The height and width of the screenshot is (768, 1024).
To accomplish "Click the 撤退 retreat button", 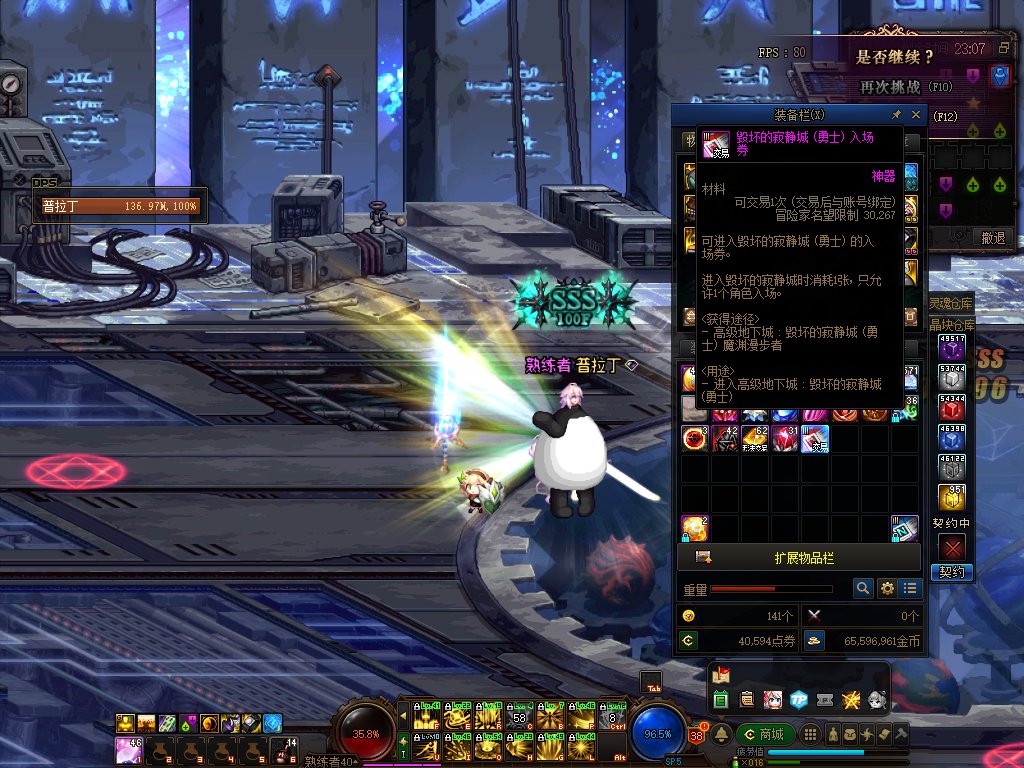I will pos(992,238).
